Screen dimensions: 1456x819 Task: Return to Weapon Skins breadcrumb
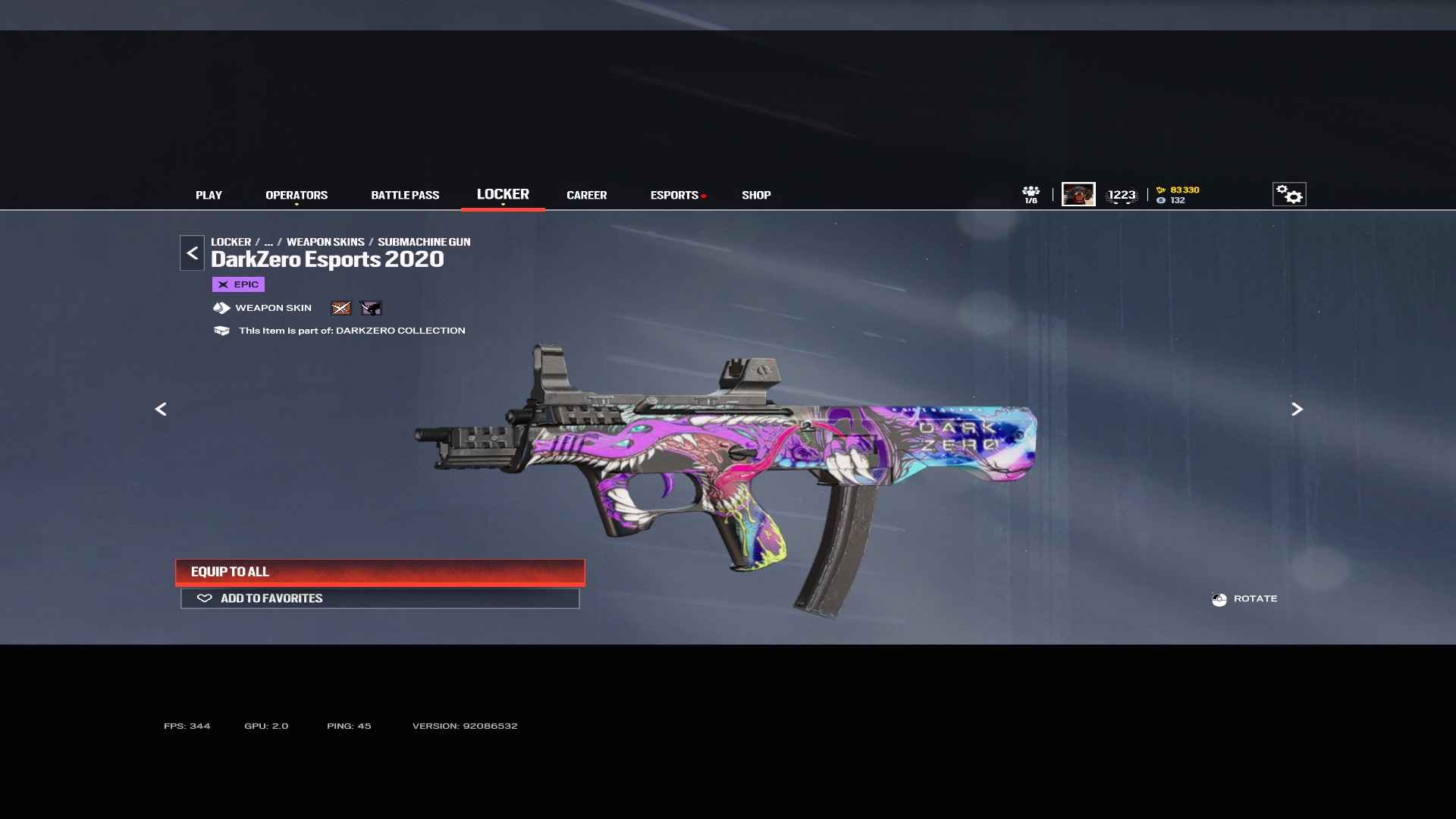click(x=325, y=242)
